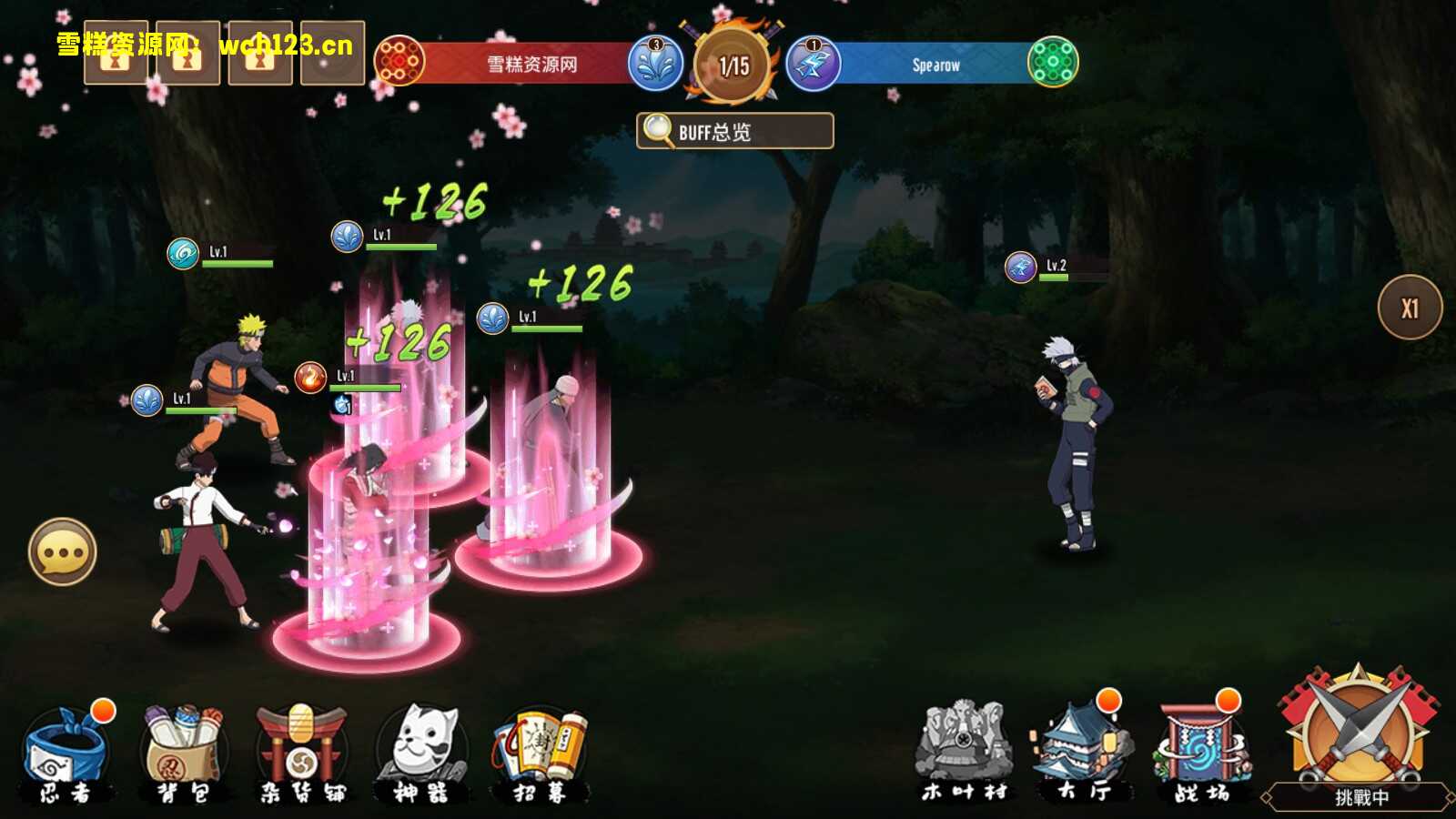Toggle the X1 battle speed
Screen dimensions: 1456x819
[x=1410, y=308]
